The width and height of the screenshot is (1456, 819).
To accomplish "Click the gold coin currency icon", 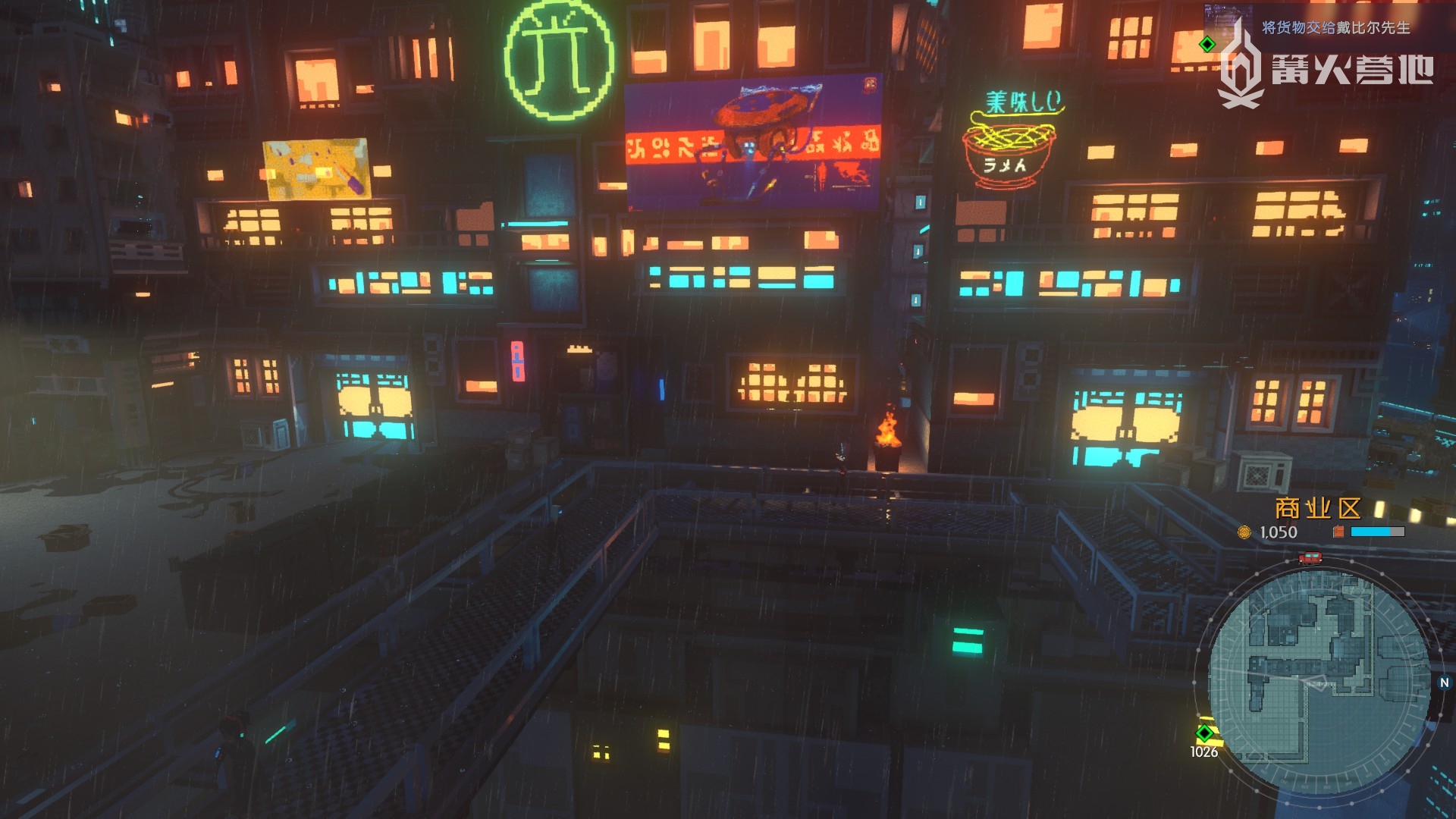I will pos(1244,532).
